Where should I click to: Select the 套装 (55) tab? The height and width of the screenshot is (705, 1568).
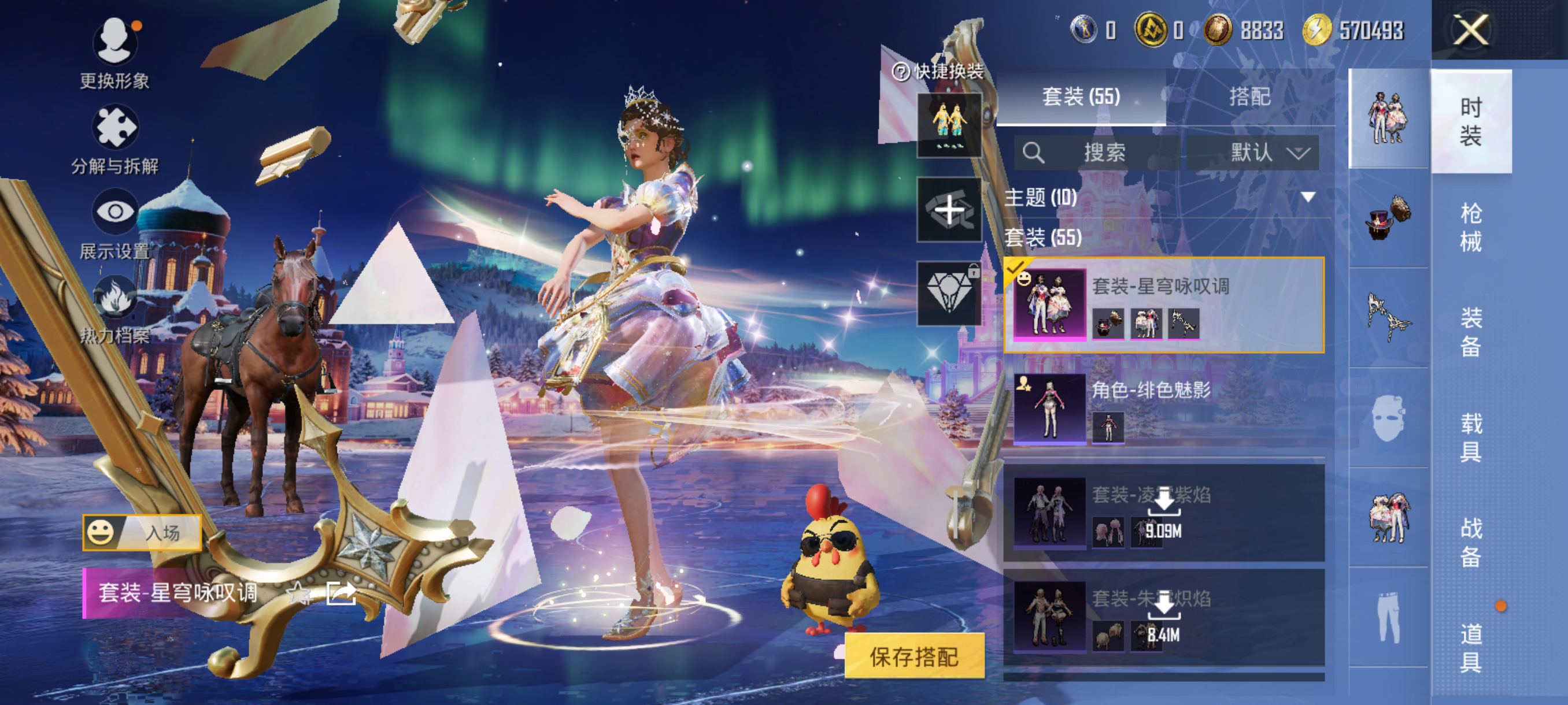1081,97
